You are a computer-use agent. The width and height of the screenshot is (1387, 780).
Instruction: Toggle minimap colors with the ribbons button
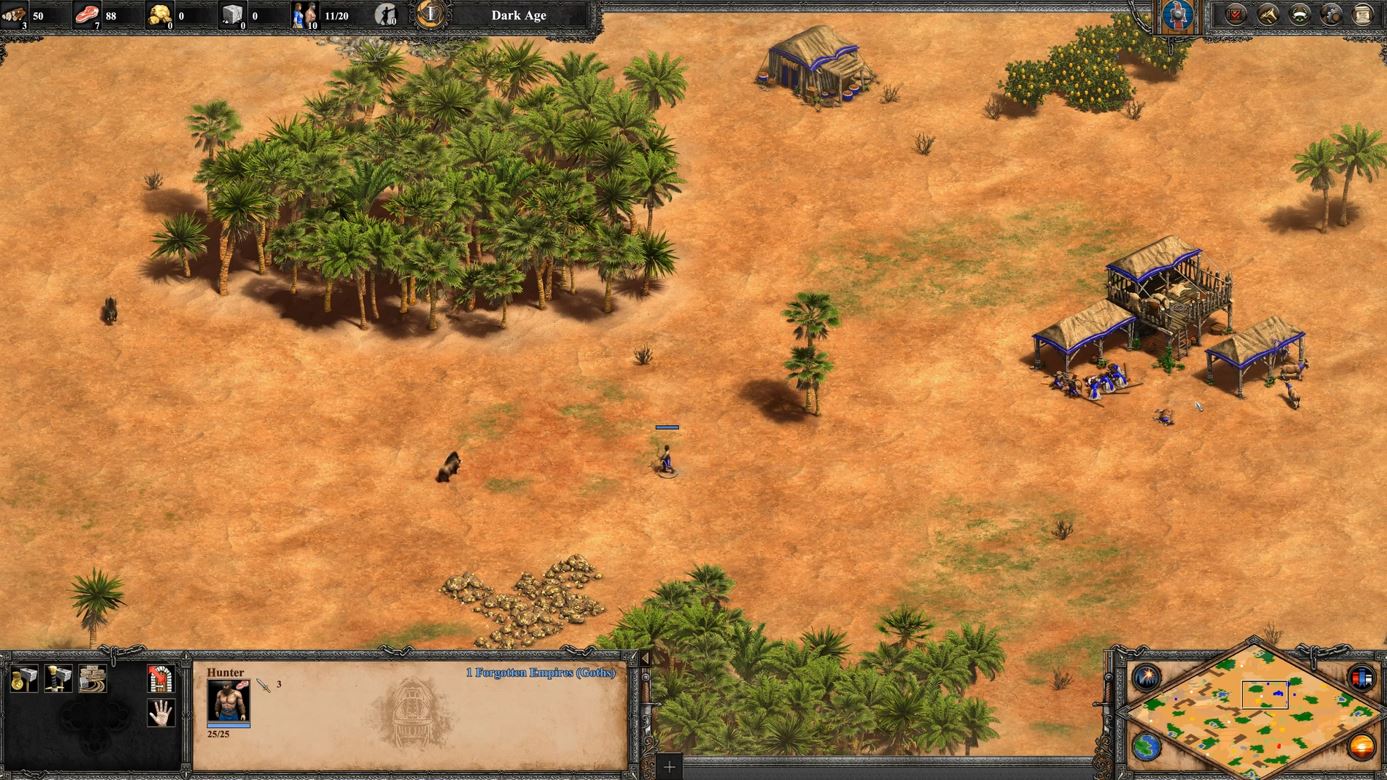[1361, 677]
